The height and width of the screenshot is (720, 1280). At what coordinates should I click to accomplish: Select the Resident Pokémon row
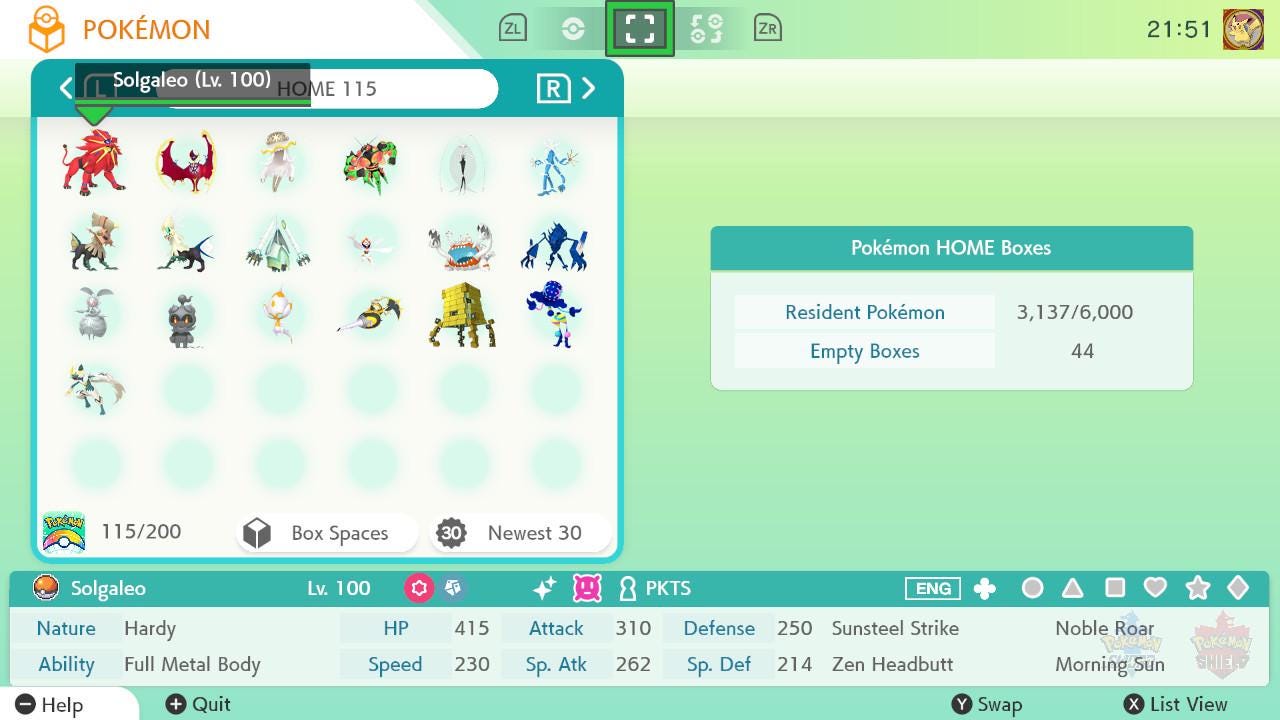pos(864,312)
